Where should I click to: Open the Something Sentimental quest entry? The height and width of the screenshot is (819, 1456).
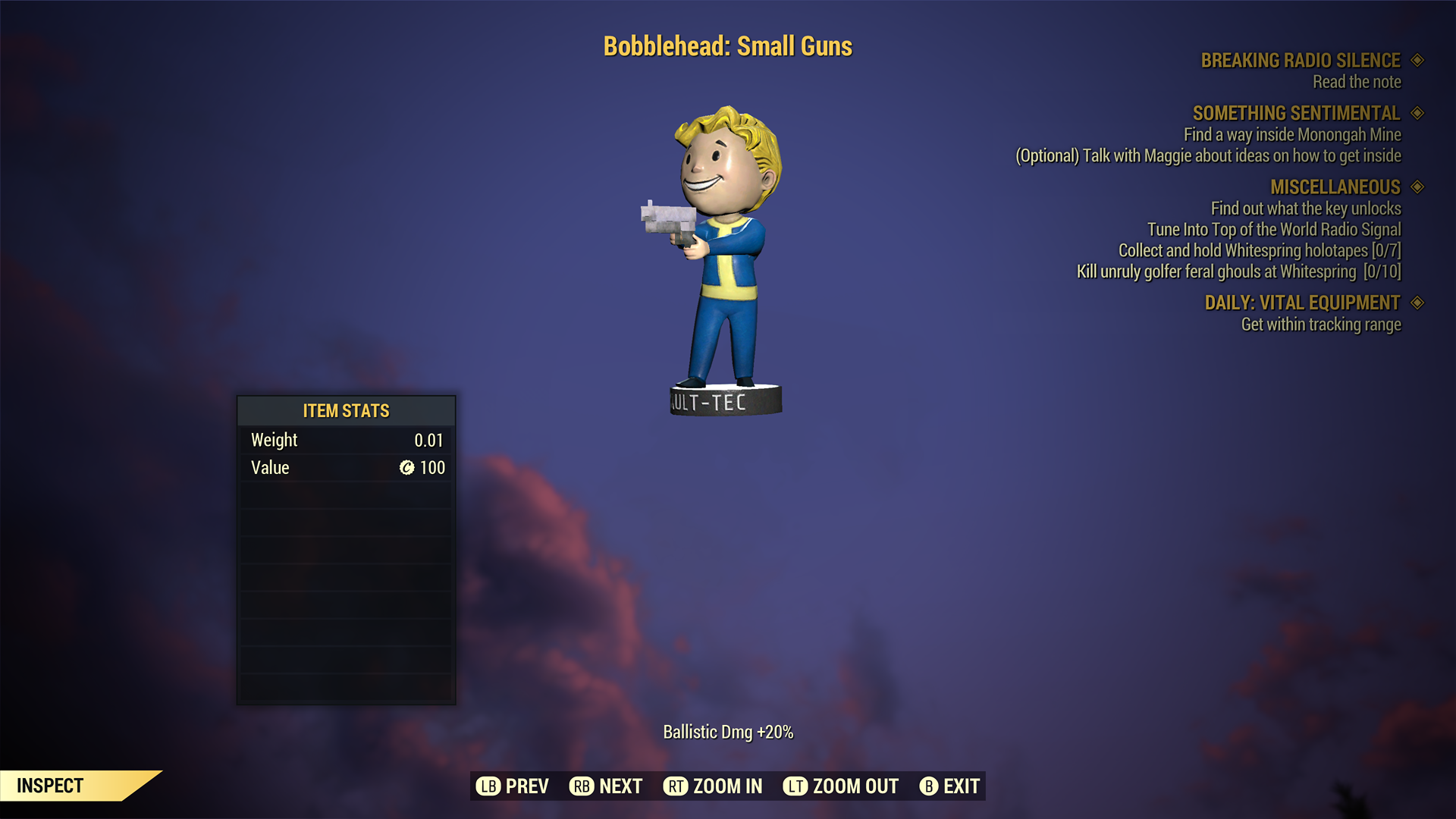point(1296,114)
